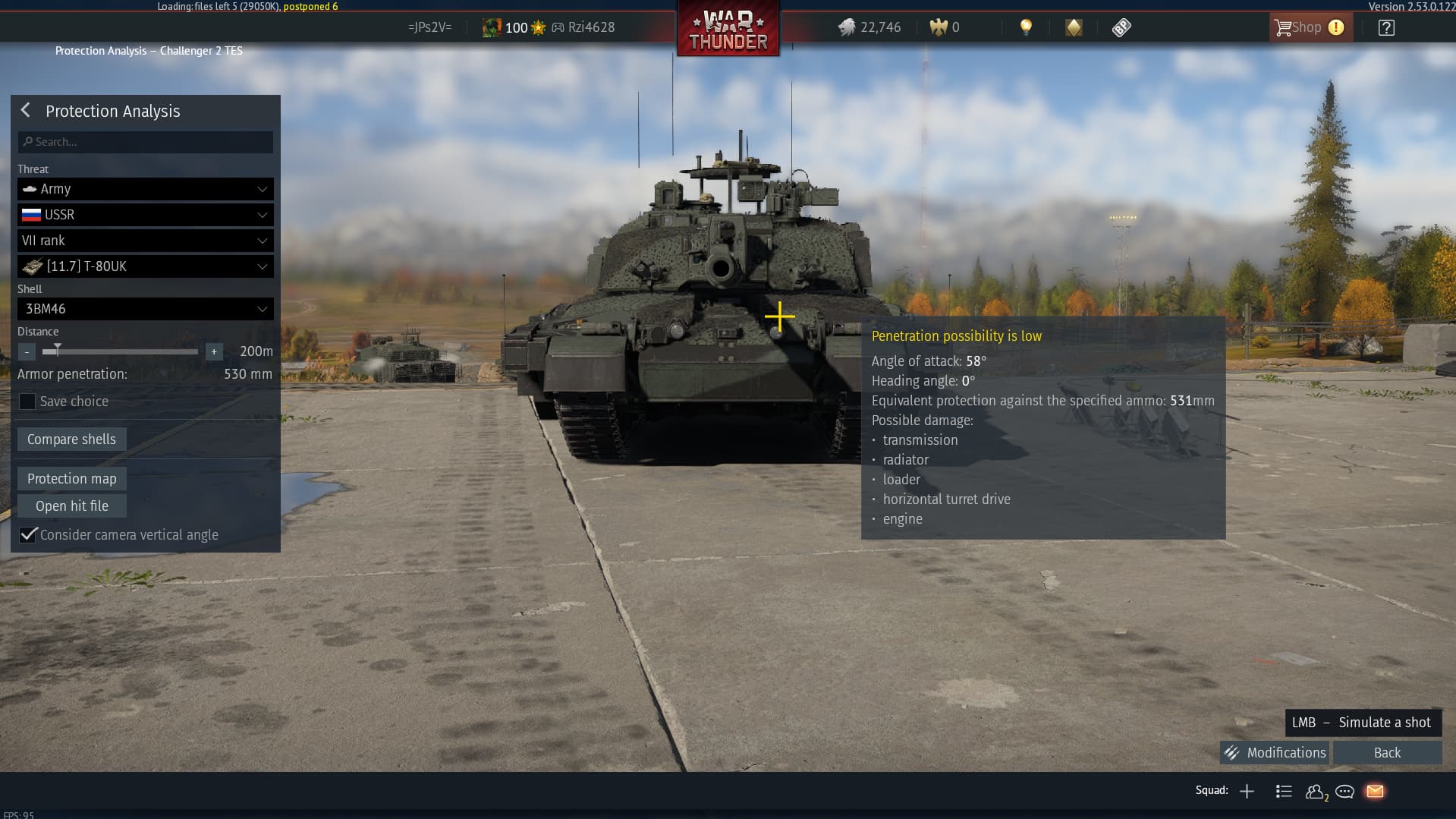Increase distance with the plus button

214,352
